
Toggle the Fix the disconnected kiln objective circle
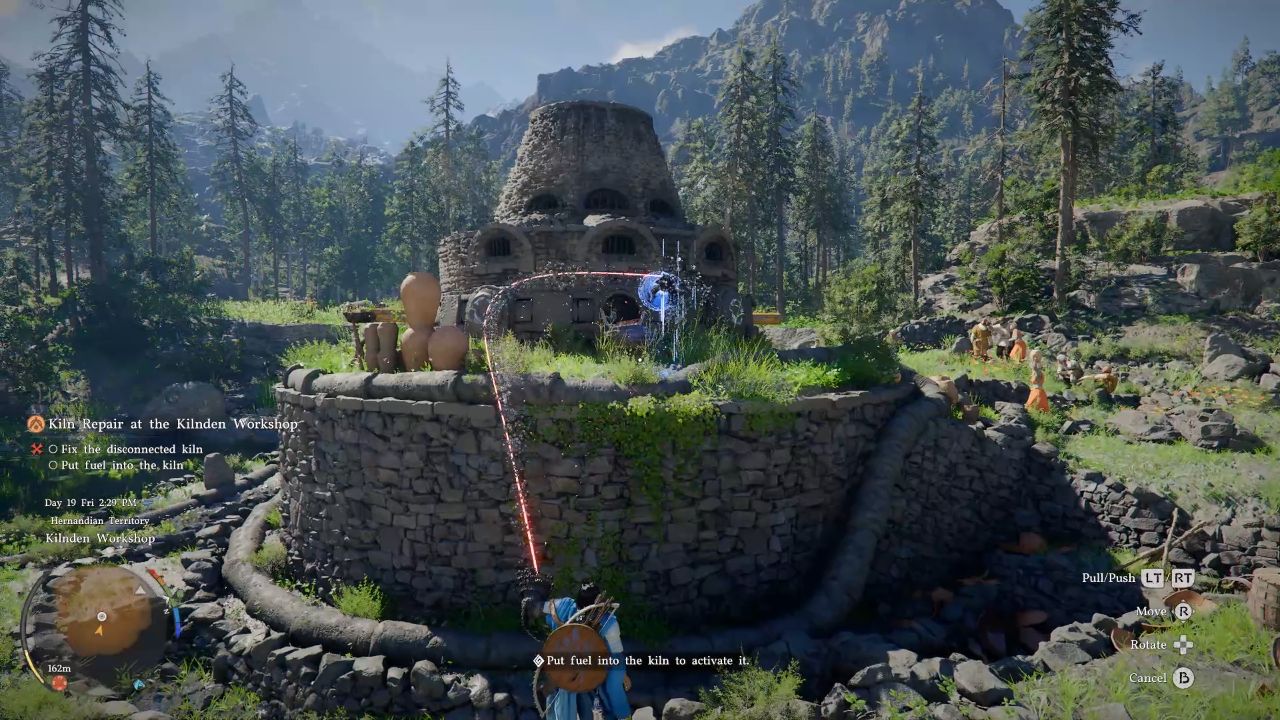pyautogui.click(x=52, y=448)
